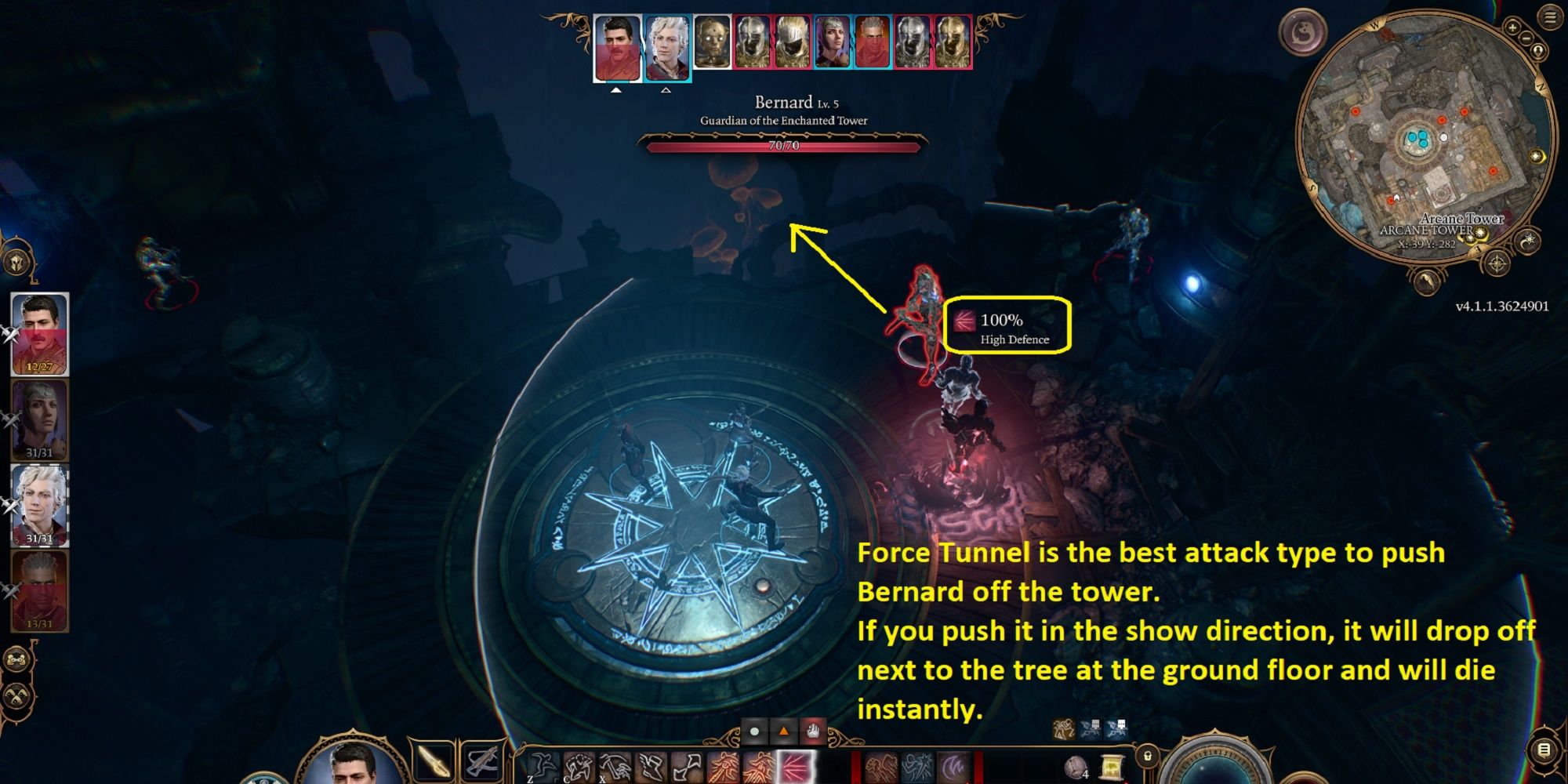Expand the book panel at the bottom-right edge
Image resolution: width=1568 pixels, height=784 pixels.
1543,750
